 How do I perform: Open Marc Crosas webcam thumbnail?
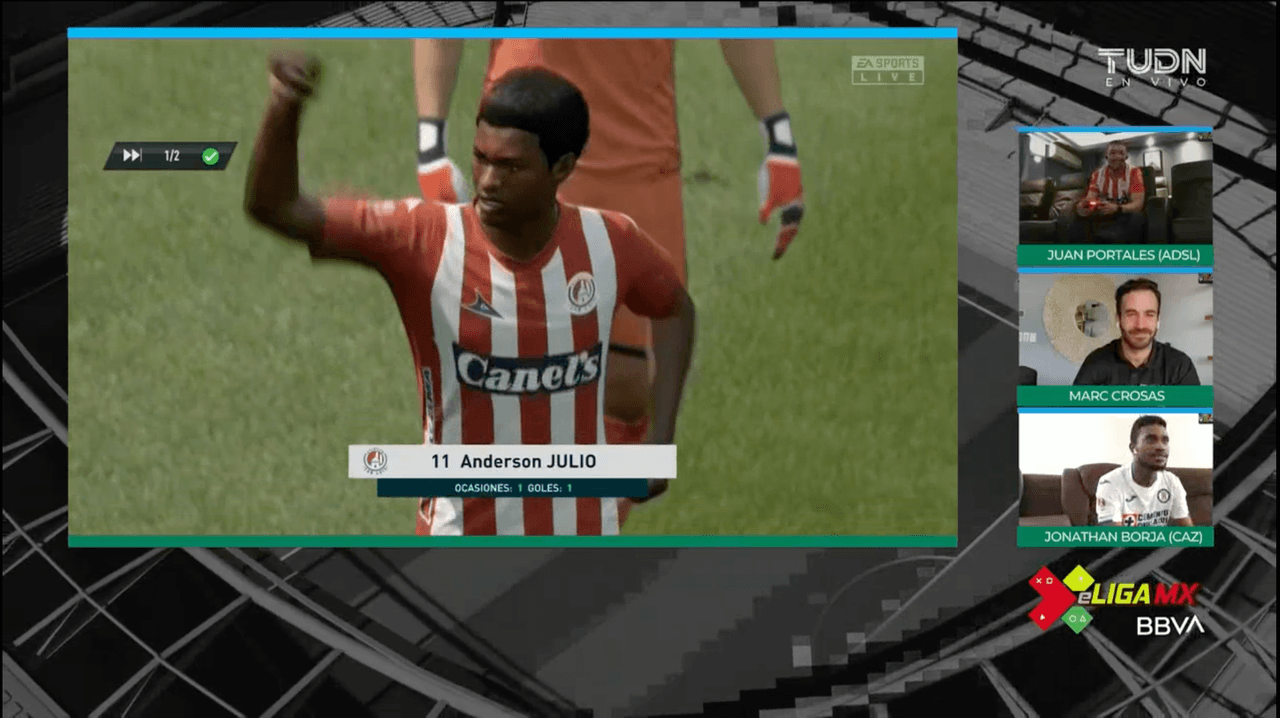pos(1115,331)
